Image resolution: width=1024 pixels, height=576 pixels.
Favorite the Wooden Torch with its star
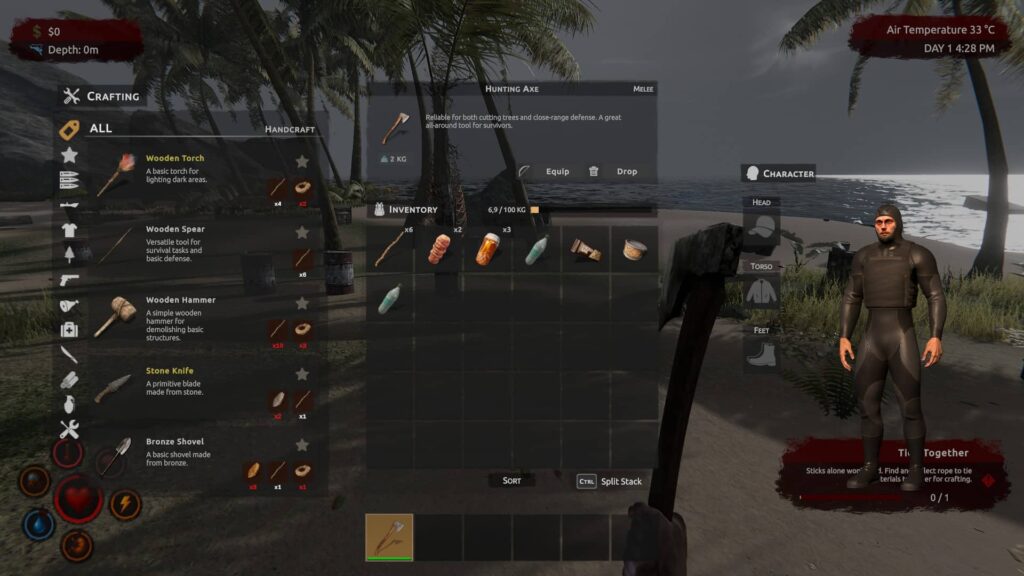(x=302, y=161)
